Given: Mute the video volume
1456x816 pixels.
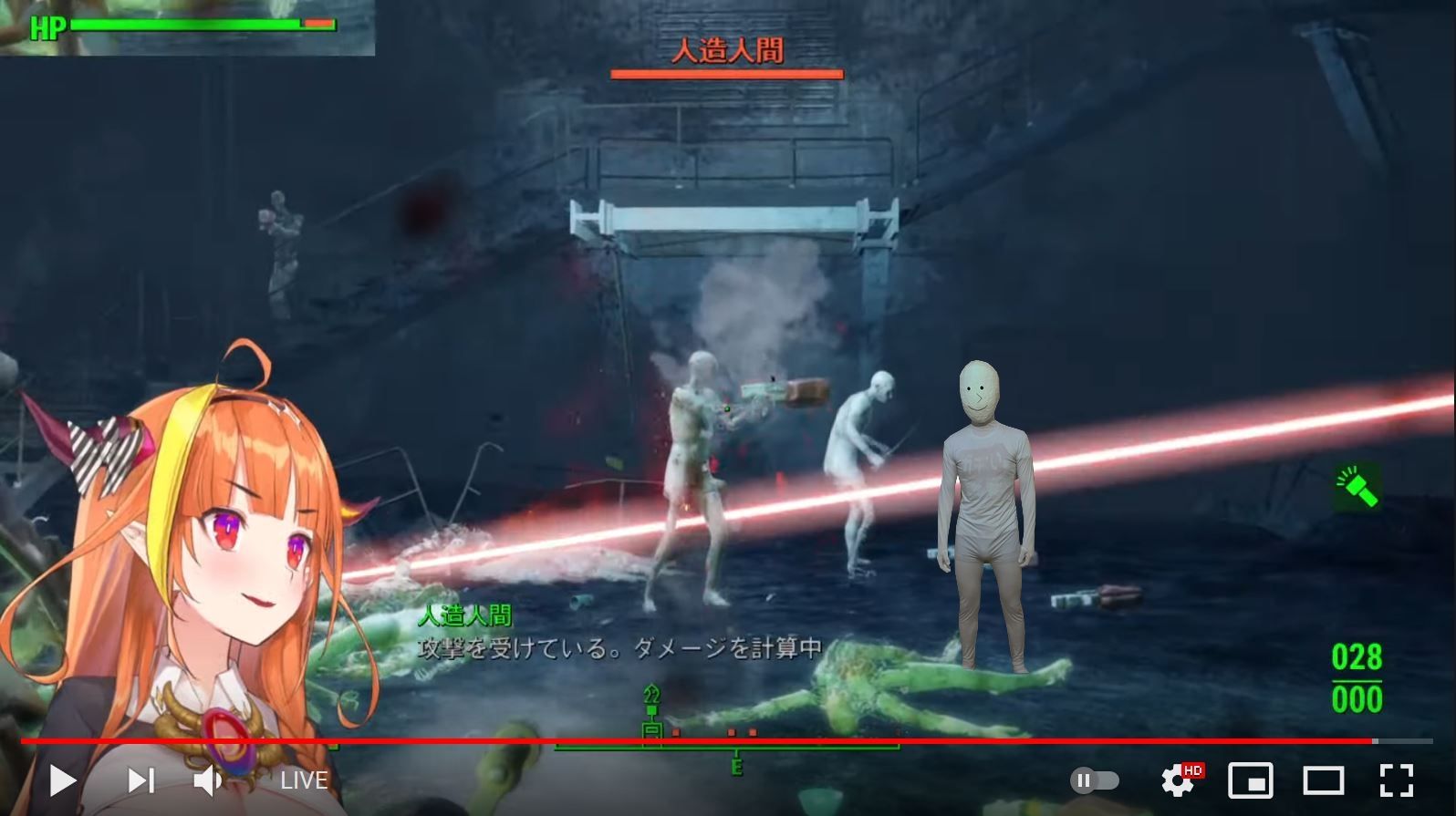Looking at the screenshot, I should 210,780.
